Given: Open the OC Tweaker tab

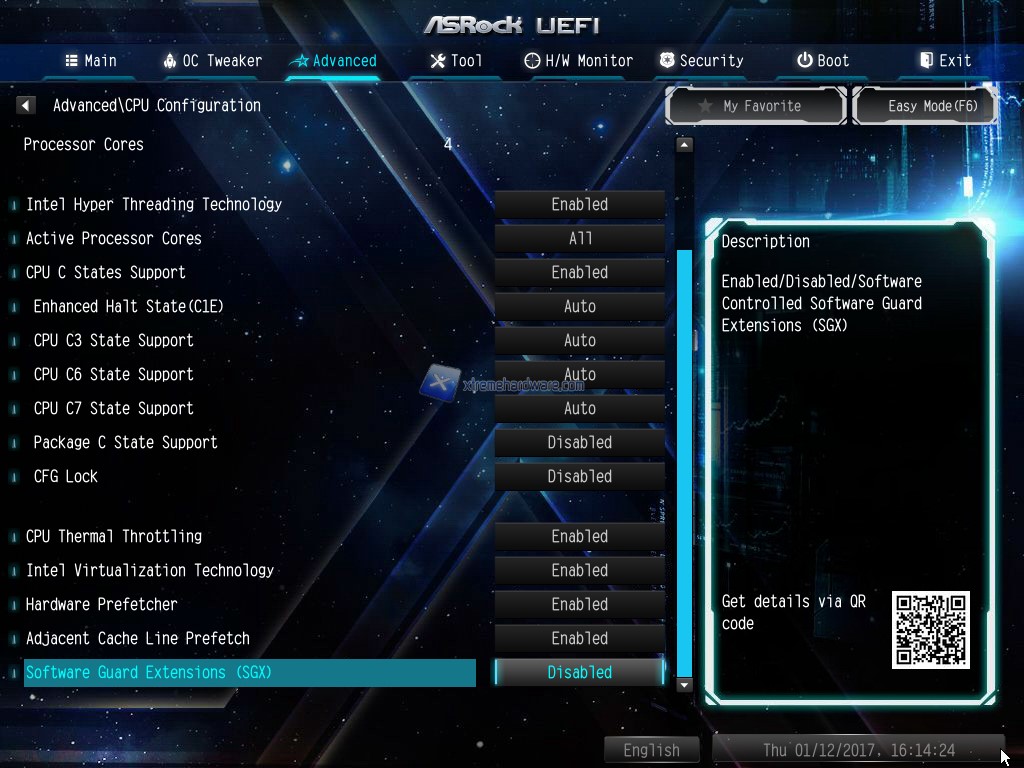Looking at the screenshot, I should tap(212, 61).
